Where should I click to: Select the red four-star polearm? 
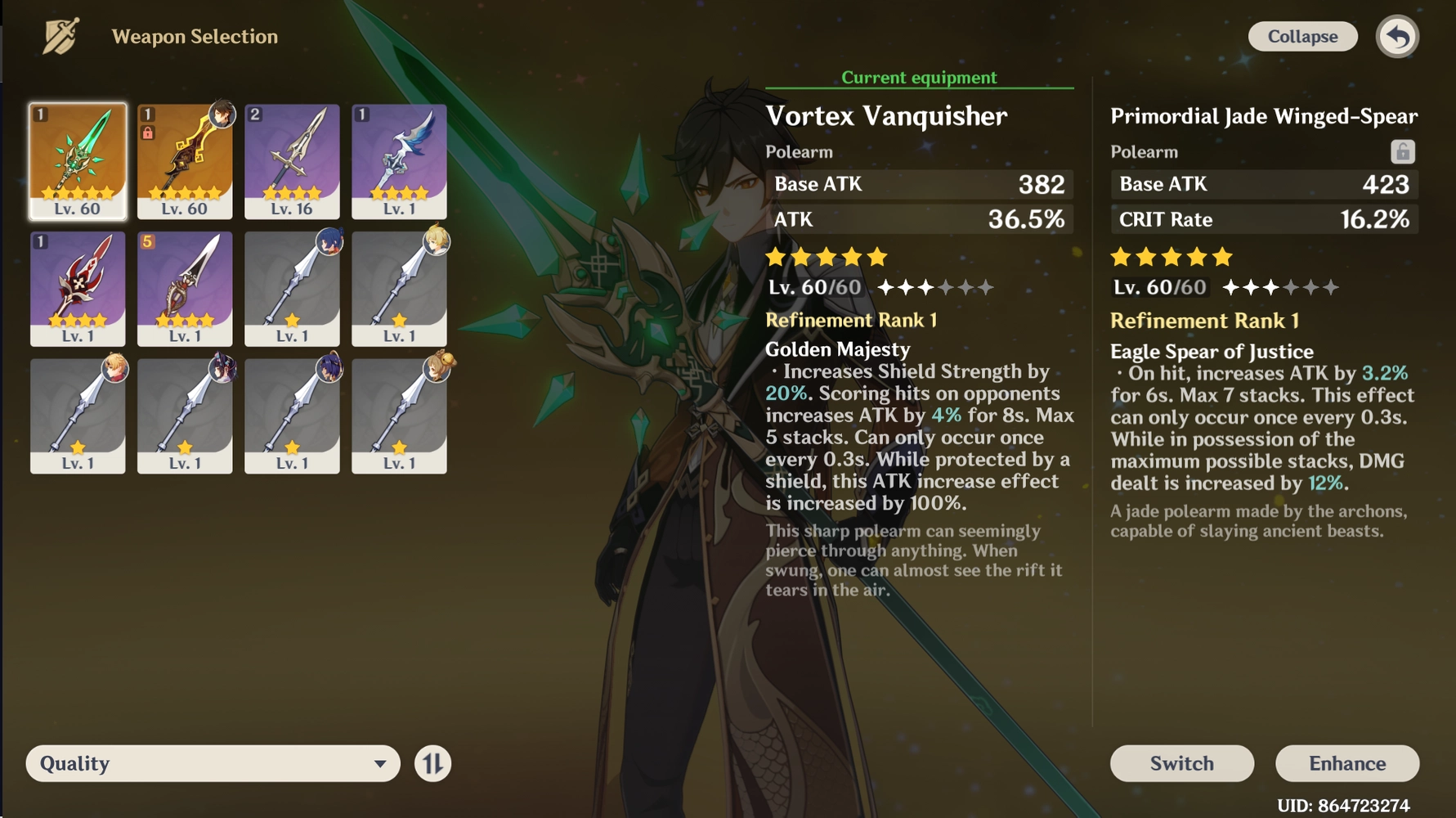tap(78, 288)
